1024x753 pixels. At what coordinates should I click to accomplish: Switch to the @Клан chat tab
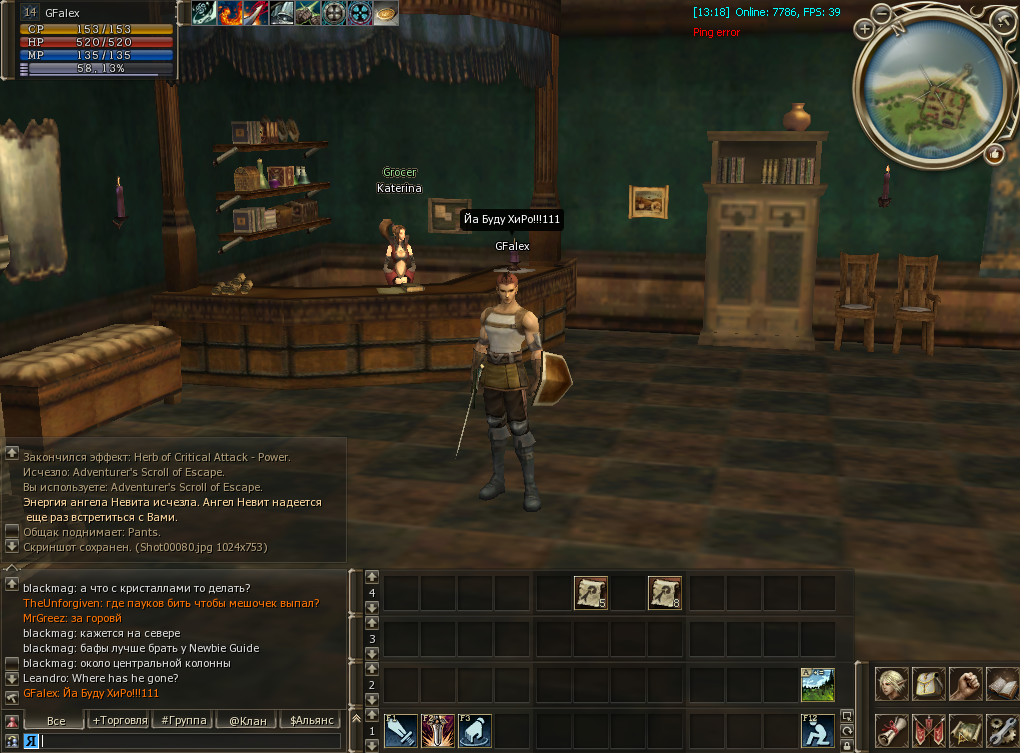[247, 720]
